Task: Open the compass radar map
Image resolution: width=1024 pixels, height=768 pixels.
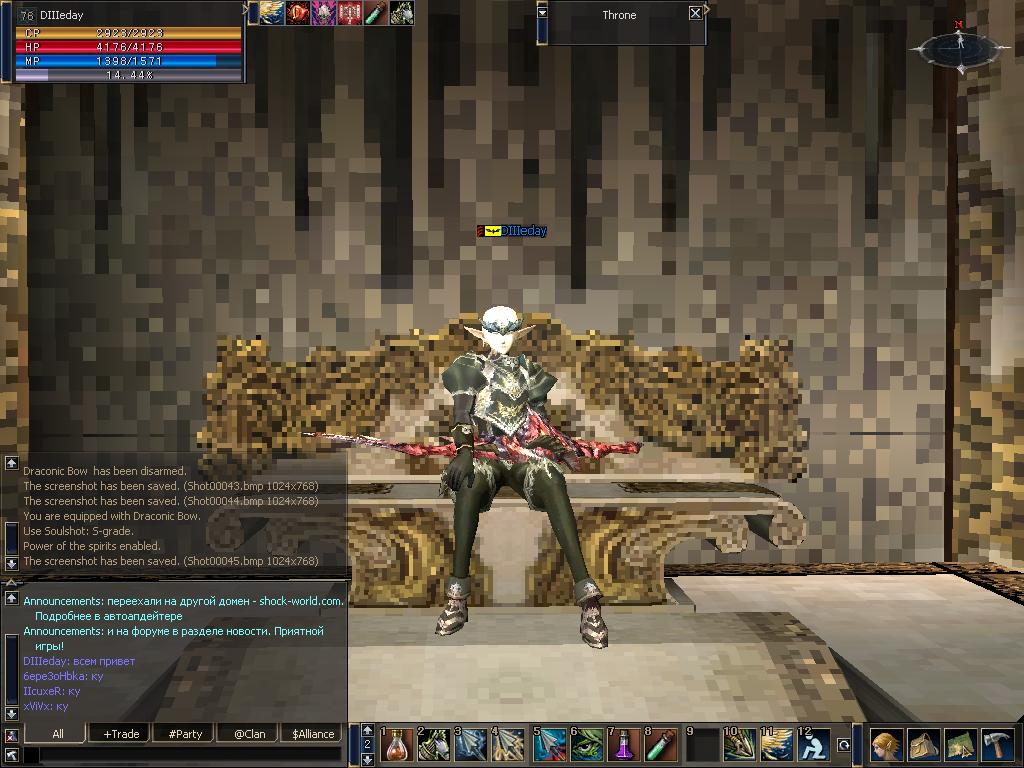Action: pyautogui.click(x=958, y=46)
